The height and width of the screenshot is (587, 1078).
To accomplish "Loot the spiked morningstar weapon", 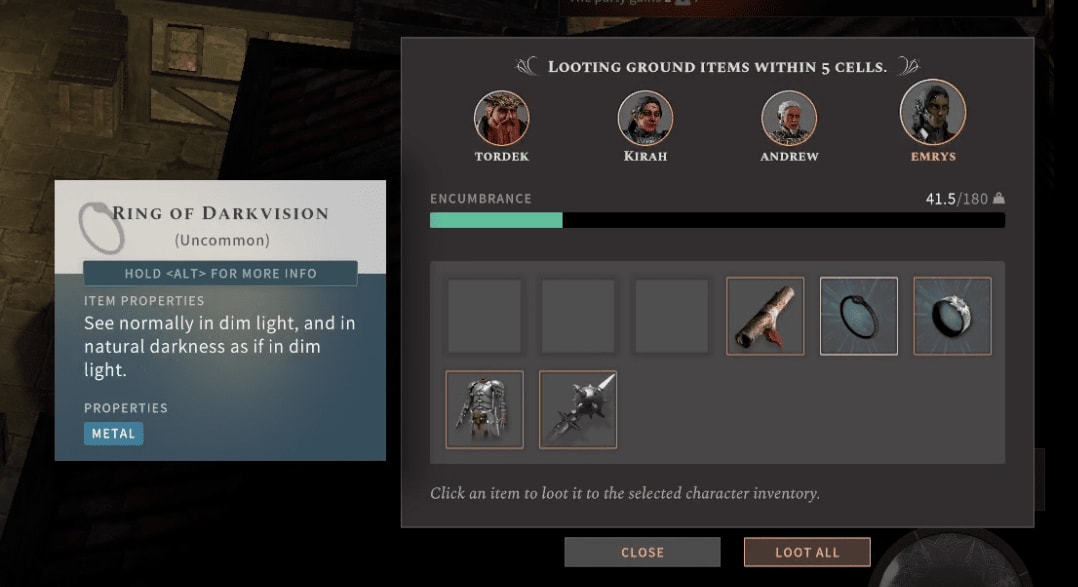I will click(578, 410).
